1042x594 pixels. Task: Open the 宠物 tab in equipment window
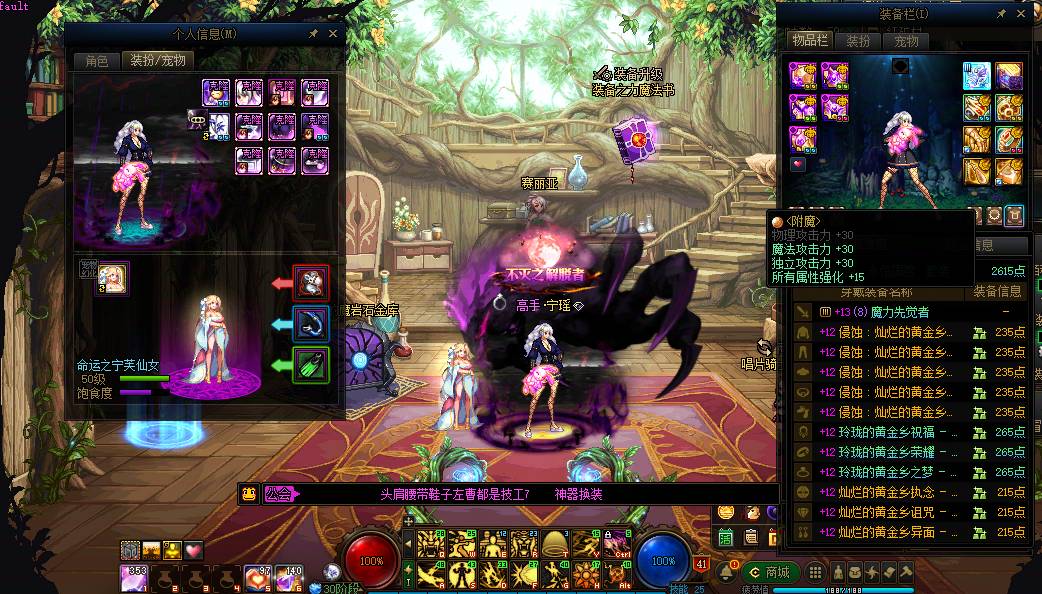pyautogui.click(x=906, y=41)
